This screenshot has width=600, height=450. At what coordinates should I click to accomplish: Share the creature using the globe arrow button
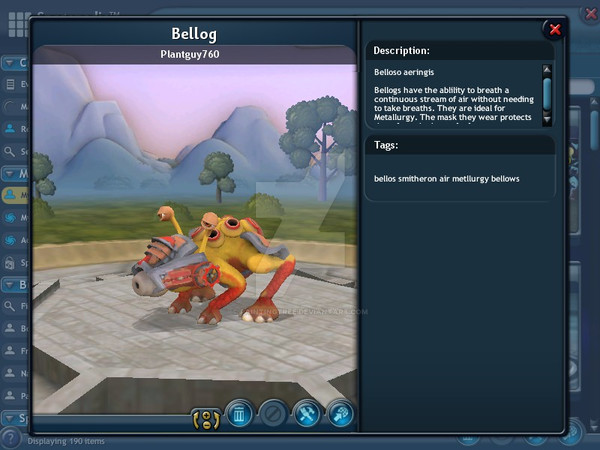[x=340, y=413]
